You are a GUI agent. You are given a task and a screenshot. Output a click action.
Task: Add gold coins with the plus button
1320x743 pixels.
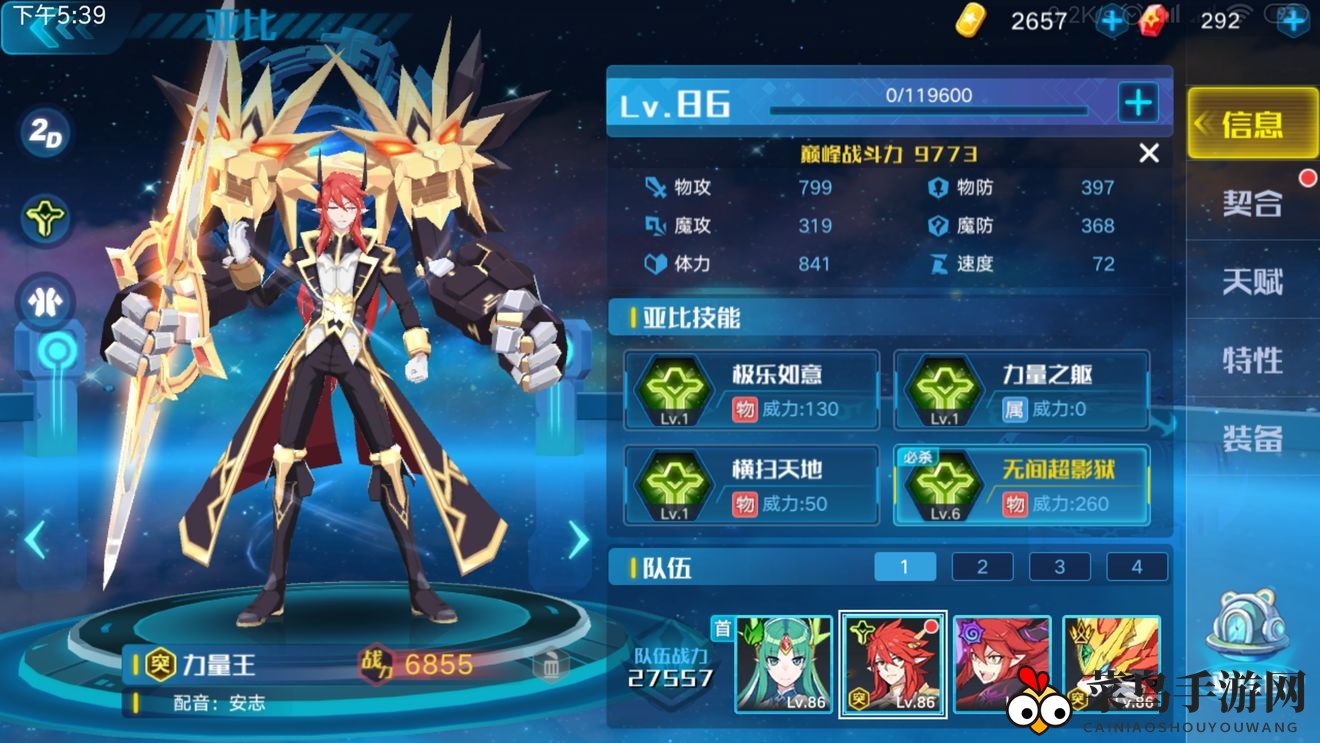(x=1112, y=21)
